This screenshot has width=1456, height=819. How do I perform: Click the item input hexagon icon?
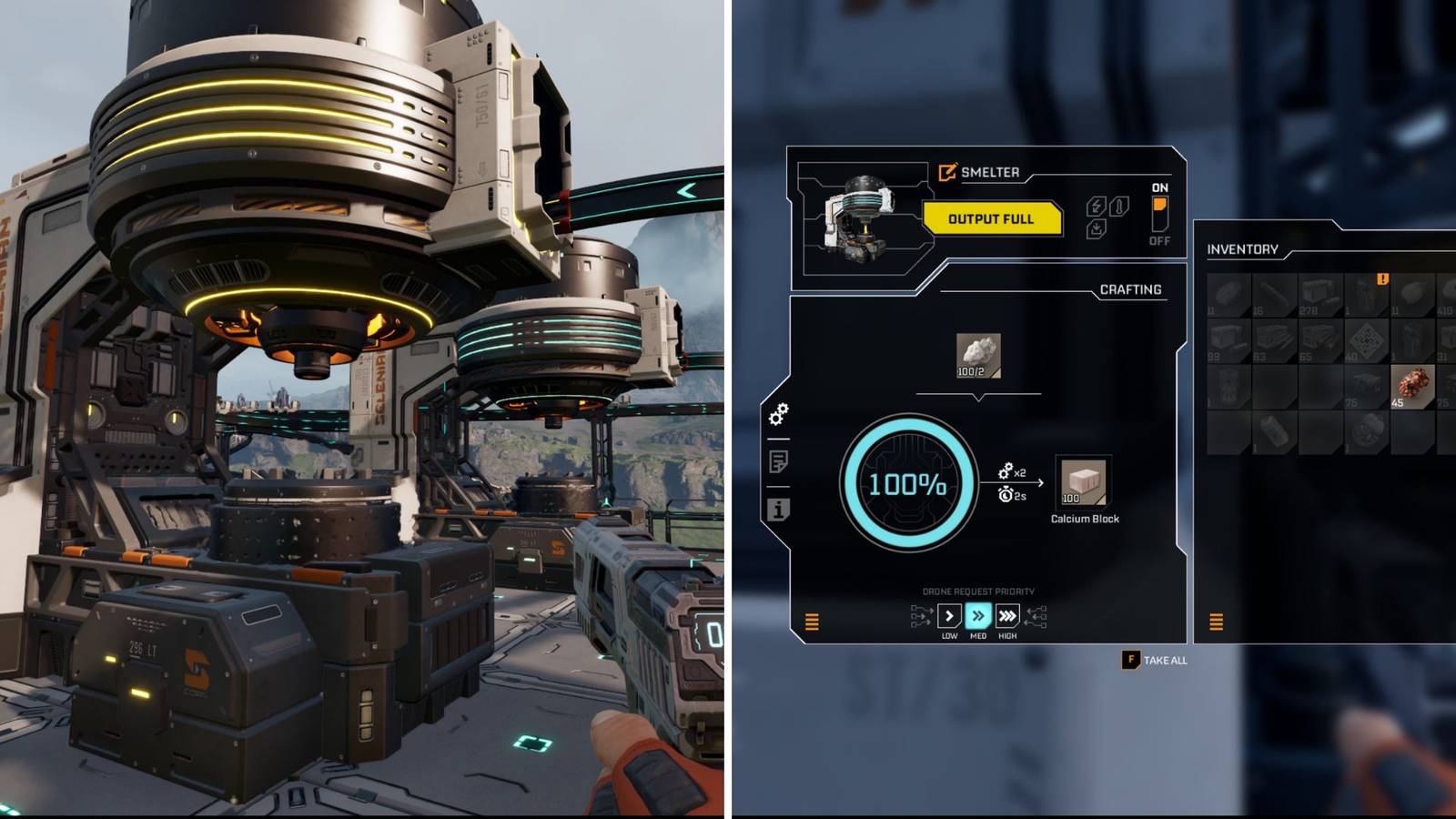pos(1097,228)
